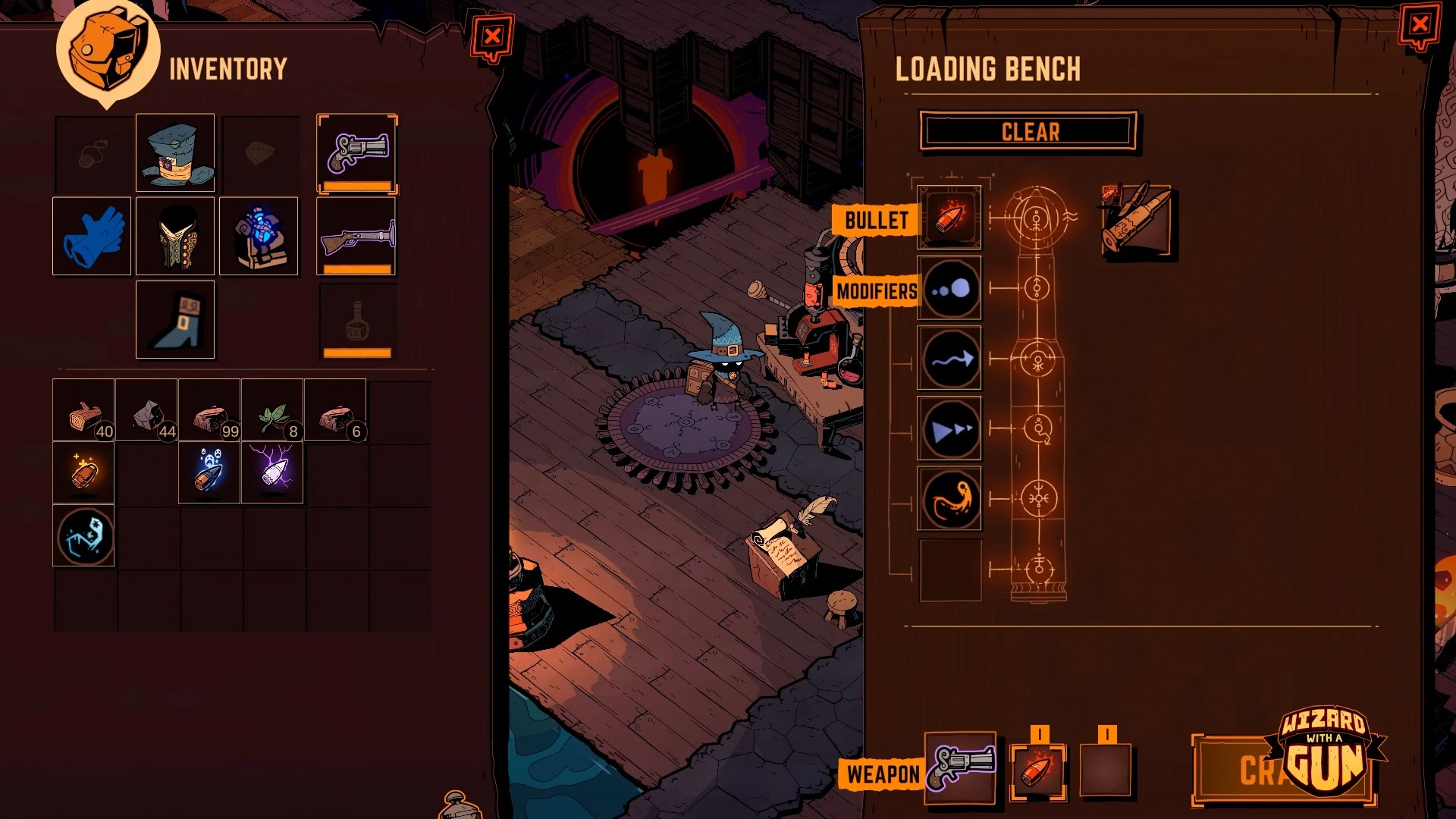Select the boot equipment slot
Image resolution: width=1456 pixels, height=819 pixels.
(x=175, y=320)
